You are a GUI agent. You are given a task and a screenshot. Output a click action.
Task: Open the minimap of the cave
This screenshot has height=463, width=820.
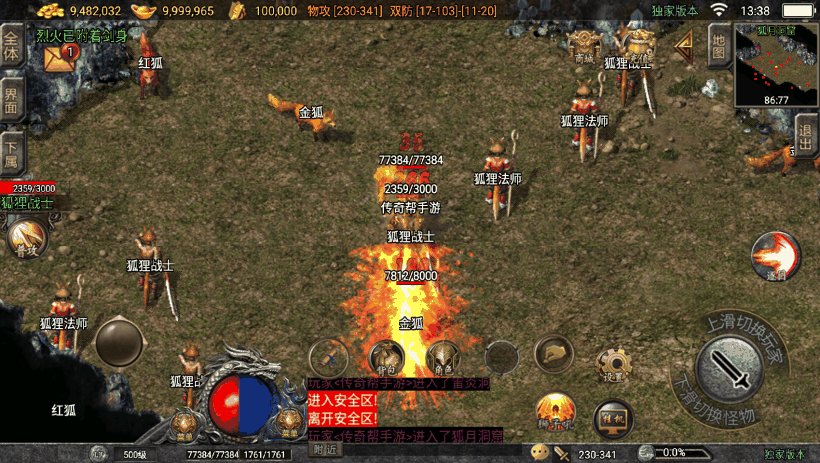(x=776, y=63)
